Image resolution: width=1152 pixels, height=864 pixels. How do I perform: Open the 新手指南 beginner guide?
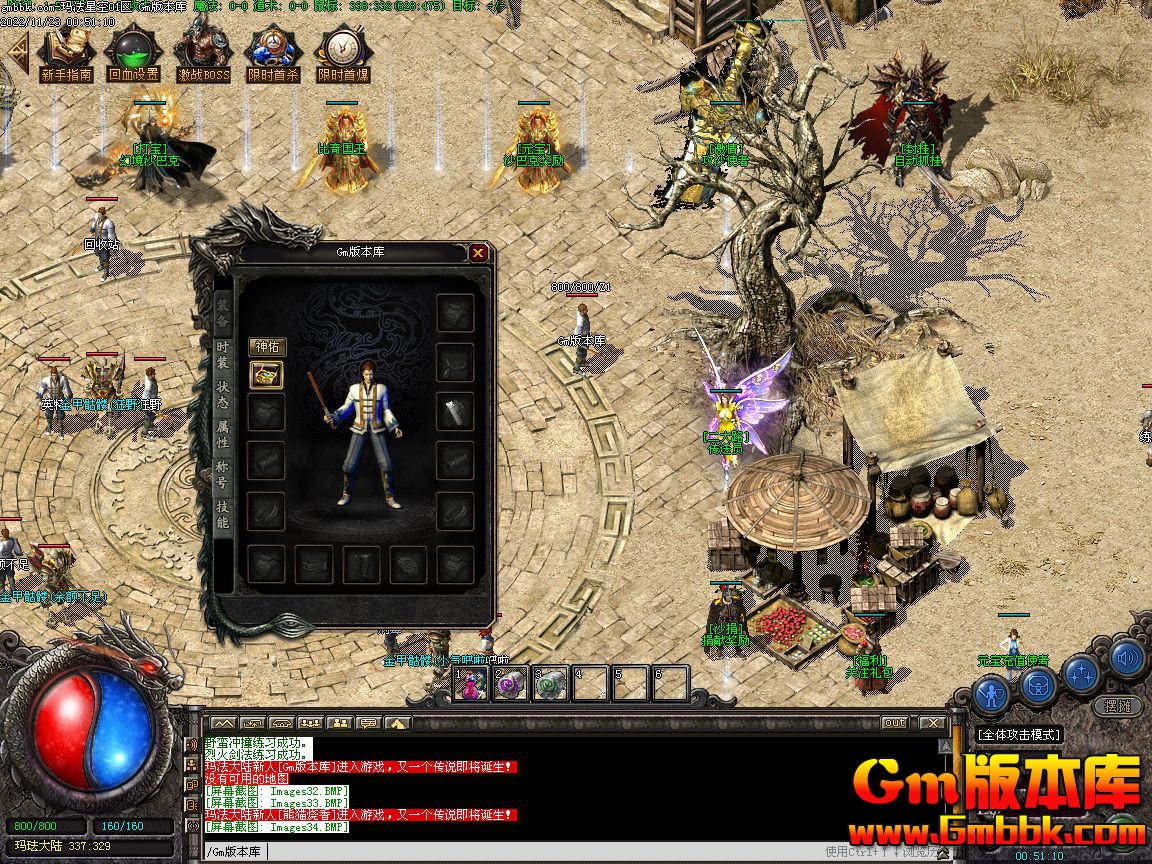point(66,54)
